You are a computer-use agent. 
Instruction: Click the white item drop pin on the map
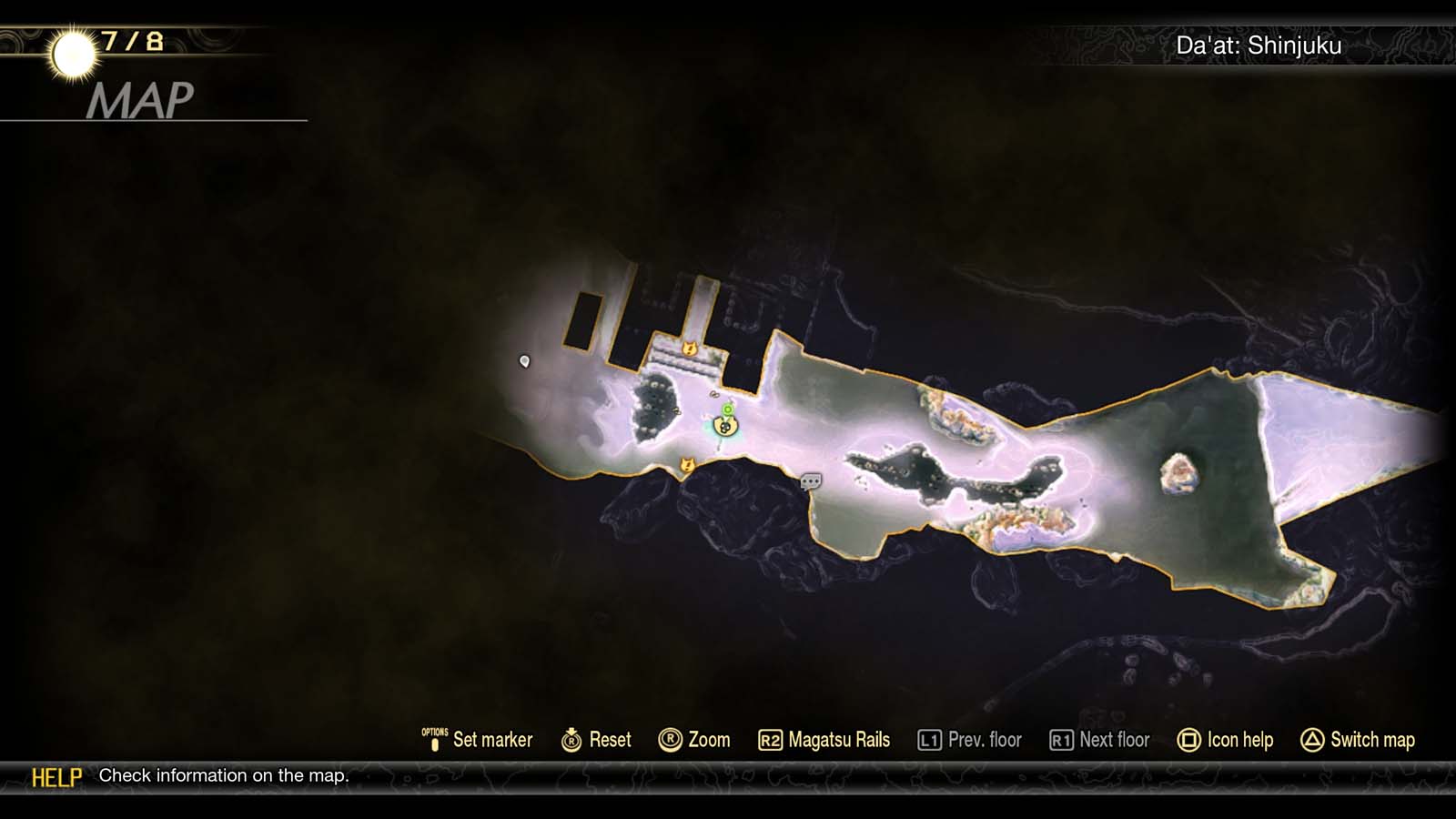coord(526,362)
